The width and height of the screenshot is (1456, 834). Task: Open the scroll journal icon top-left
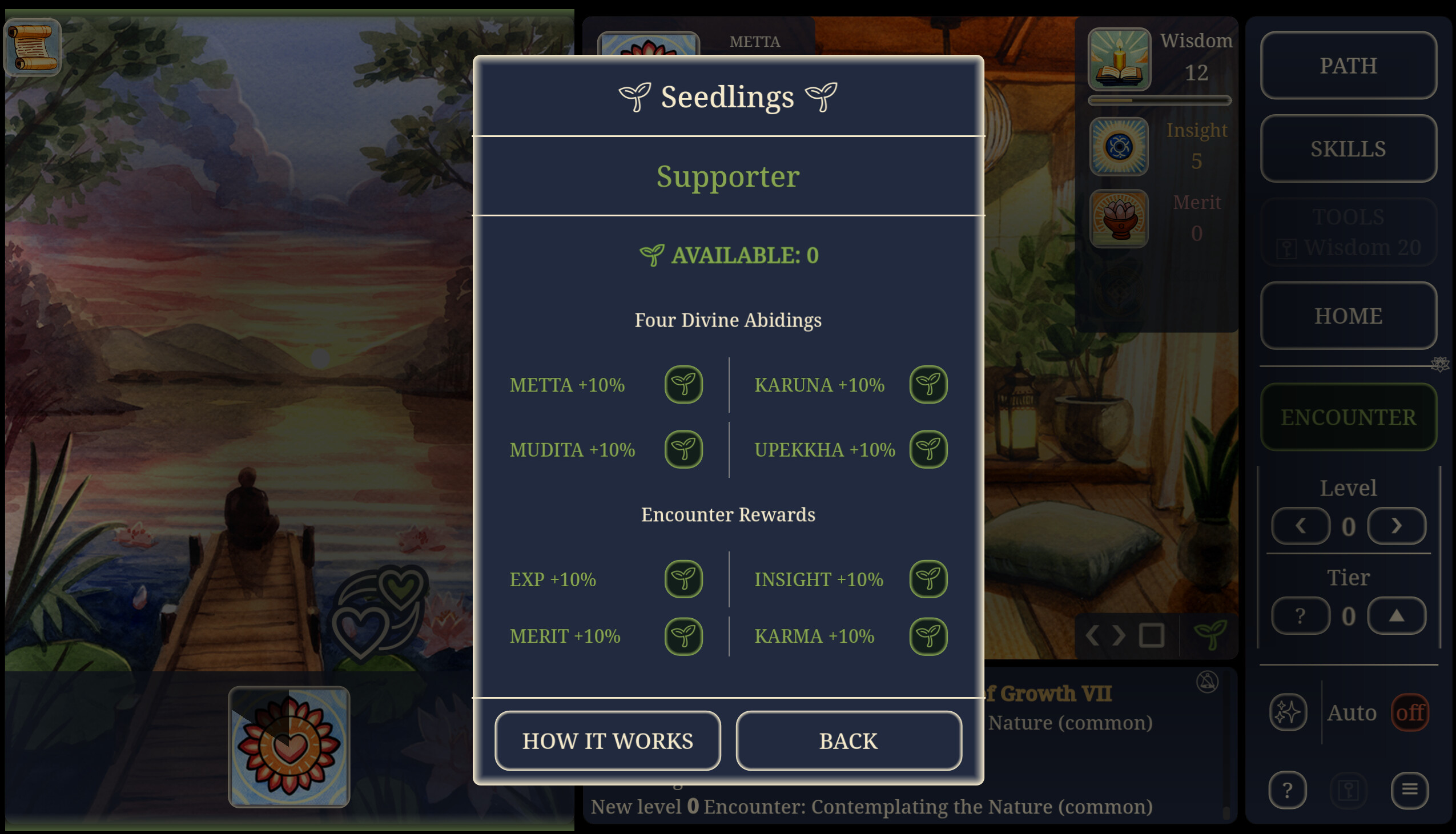(x=31, y=48)
